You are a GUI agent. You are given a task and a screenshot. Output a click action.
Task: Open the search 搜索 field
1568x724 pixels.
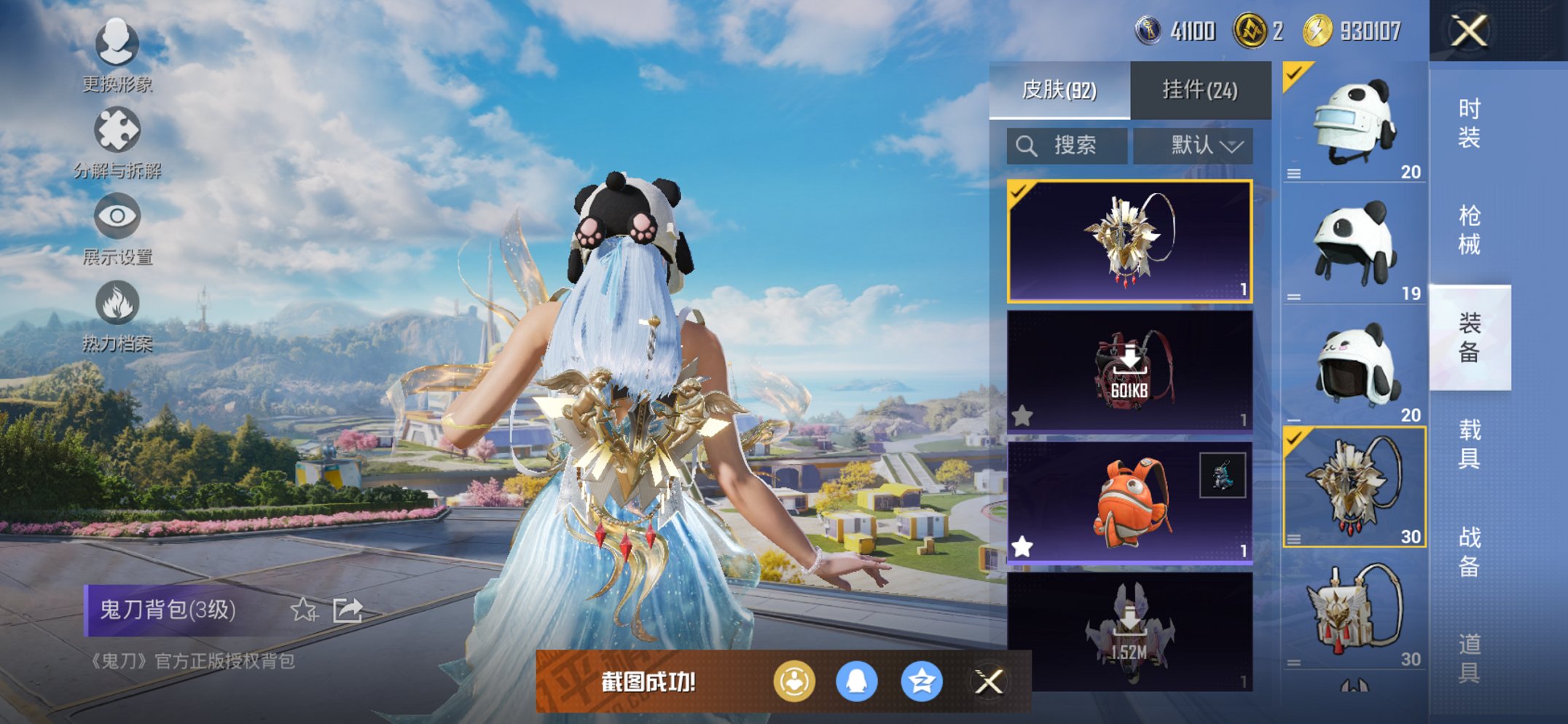tap(1065, 144)
